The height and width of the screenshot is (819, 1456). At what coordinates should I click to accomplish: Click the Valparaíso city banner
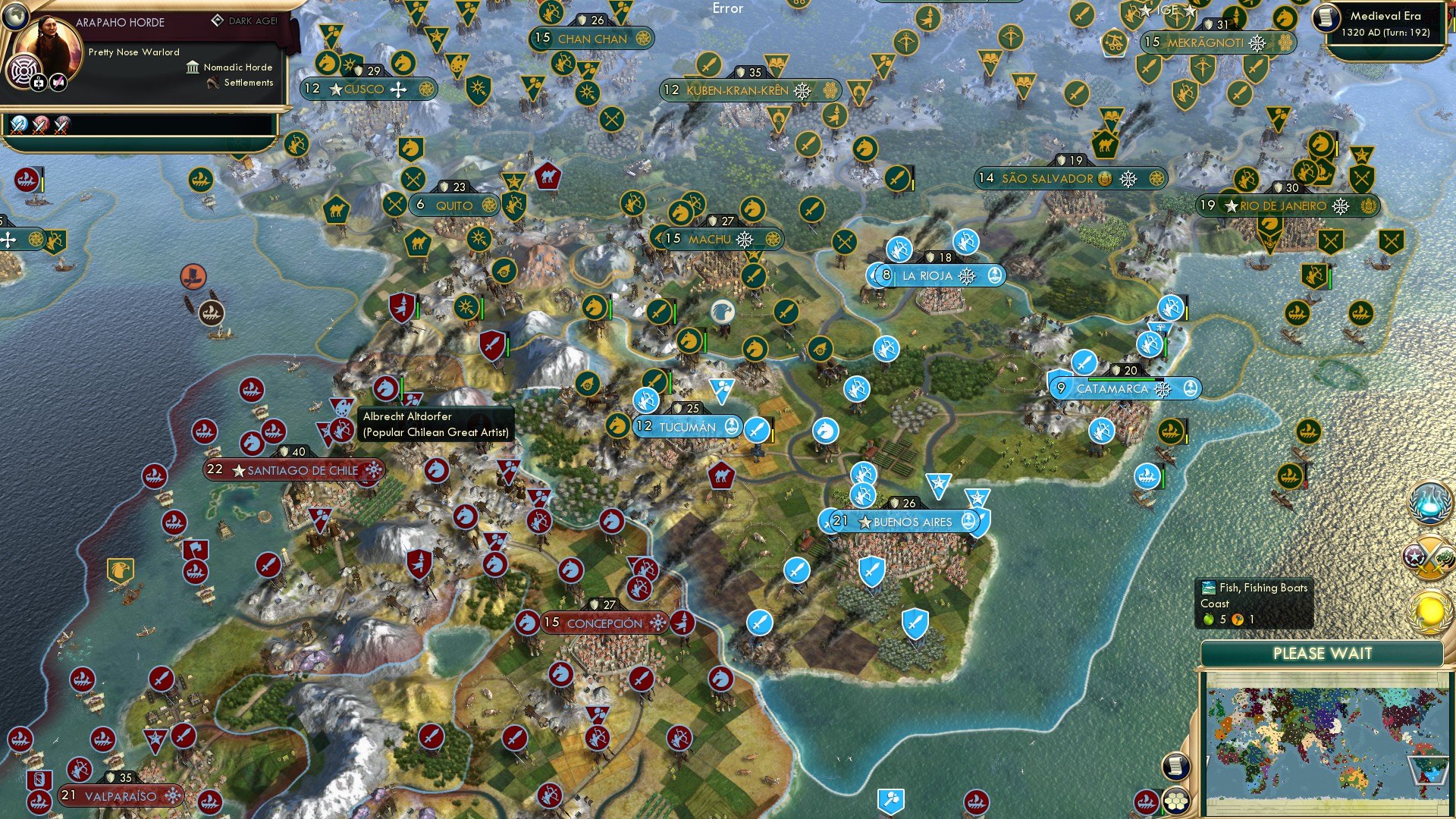[118, 796]
